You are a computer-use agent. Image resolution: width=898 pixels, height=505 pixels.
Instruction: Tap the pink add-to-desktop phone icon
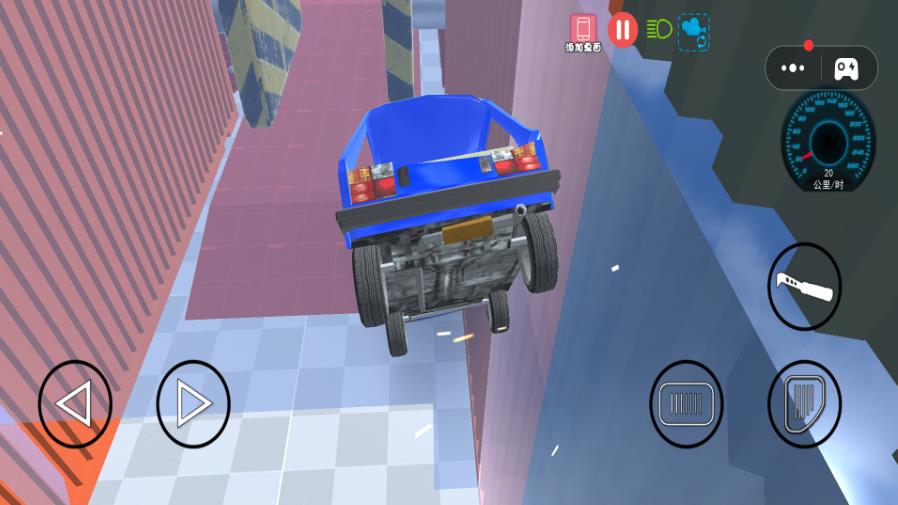[x=583, y=29]
